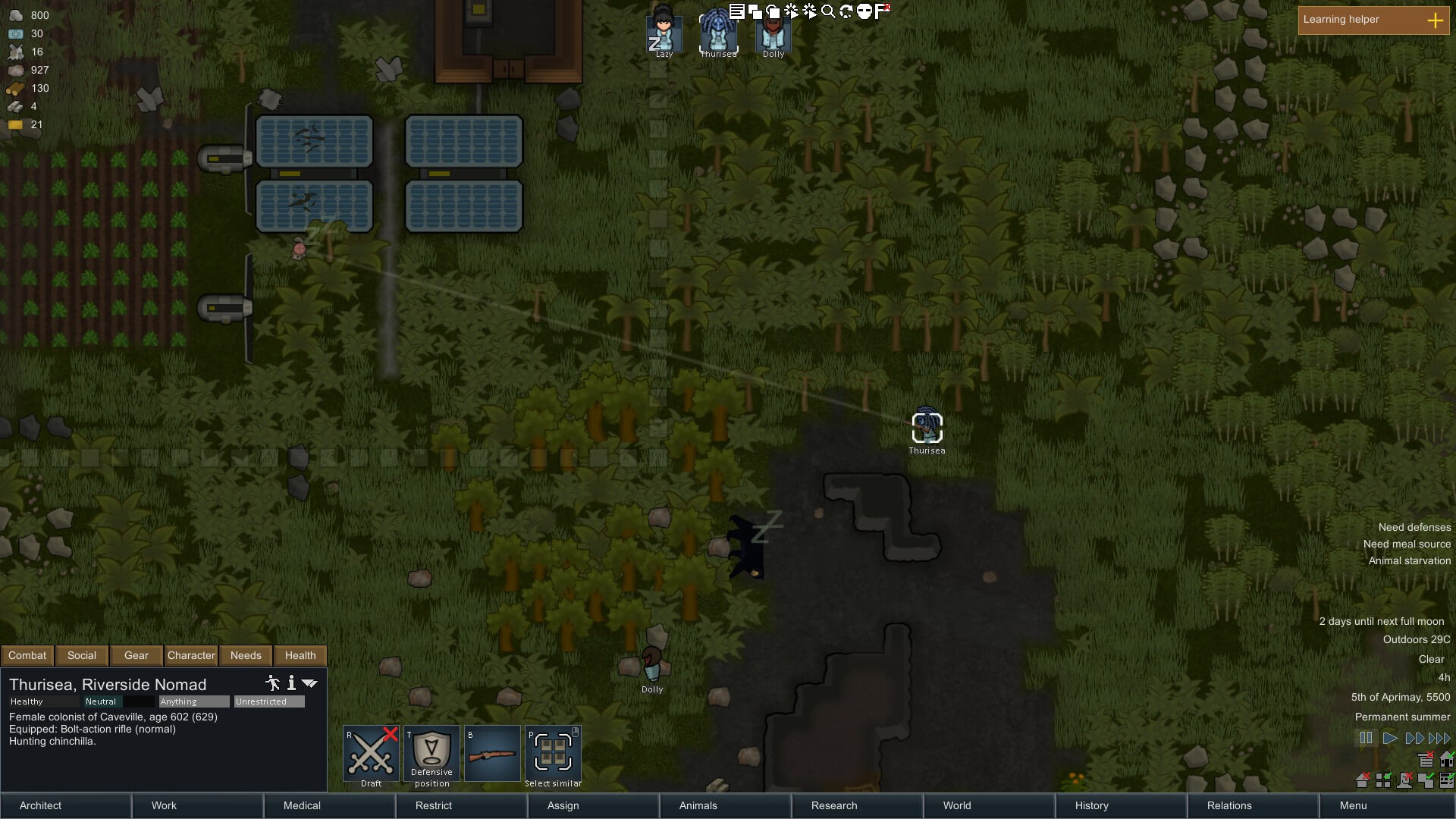This screenshot has height=819, width=1456.
Task: Open the Character tab
Action: point(191,655)
